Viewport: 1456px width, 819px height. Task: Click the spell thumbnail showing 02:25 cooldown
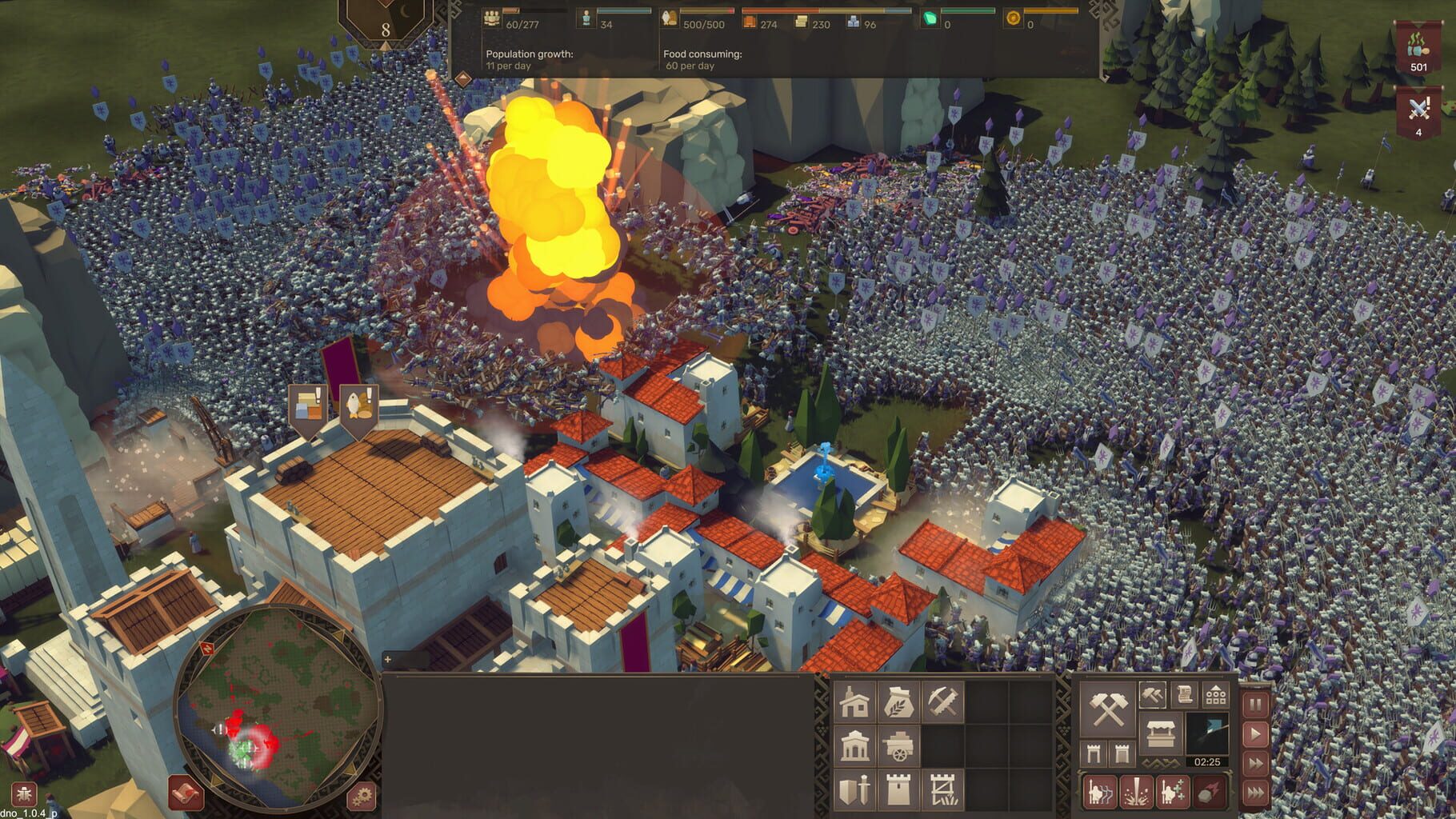[x=1208, y=734]
